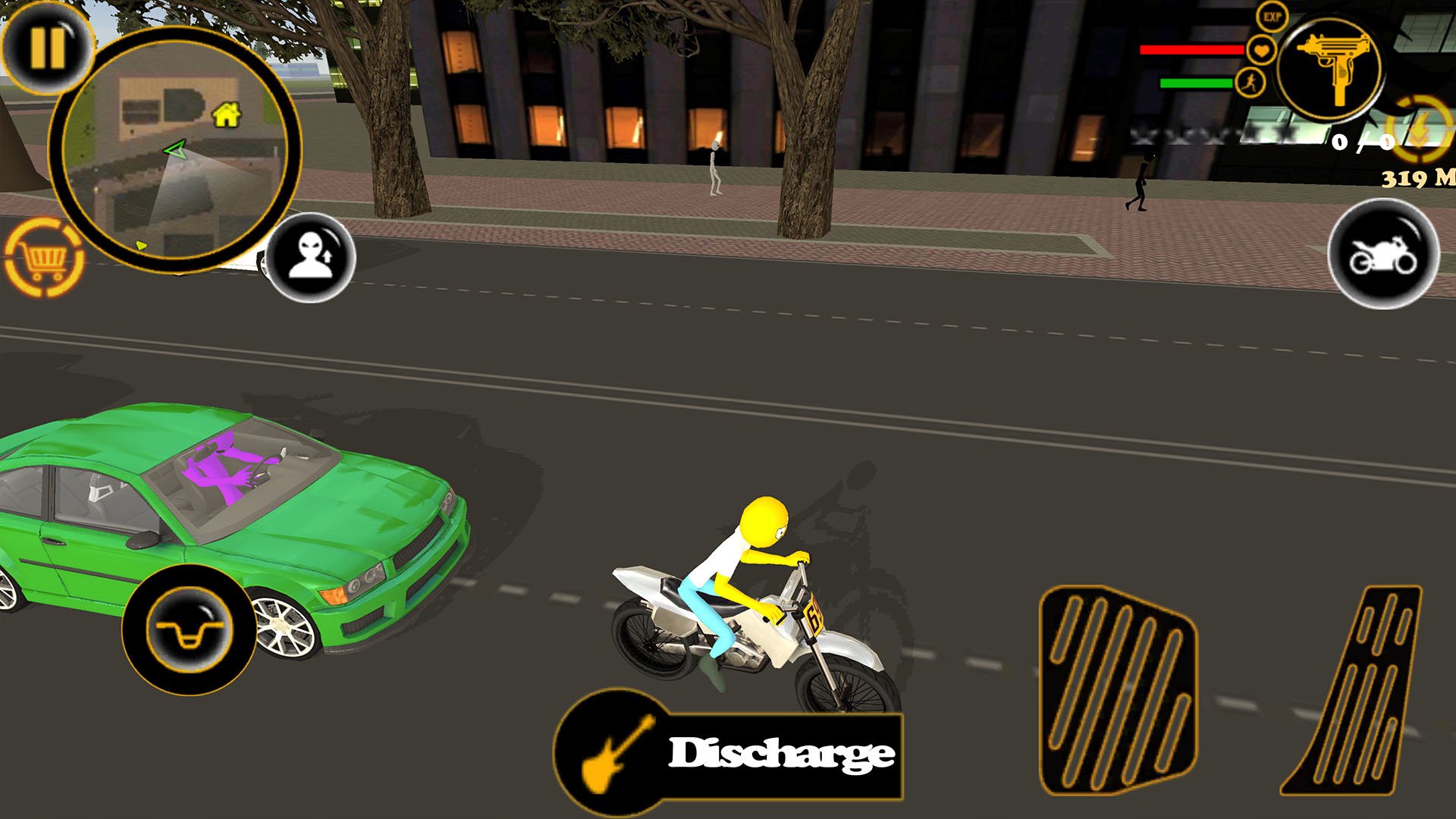Open the circular minimap

click(x=174, y=149)
